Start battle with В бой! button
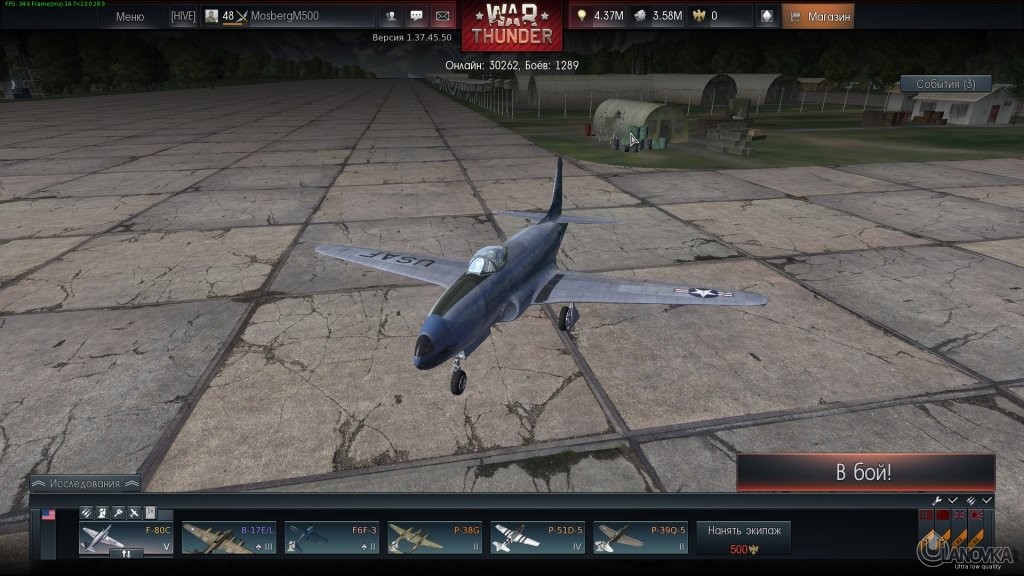The width and height of the screenshot is (1024, 576). 865,472
